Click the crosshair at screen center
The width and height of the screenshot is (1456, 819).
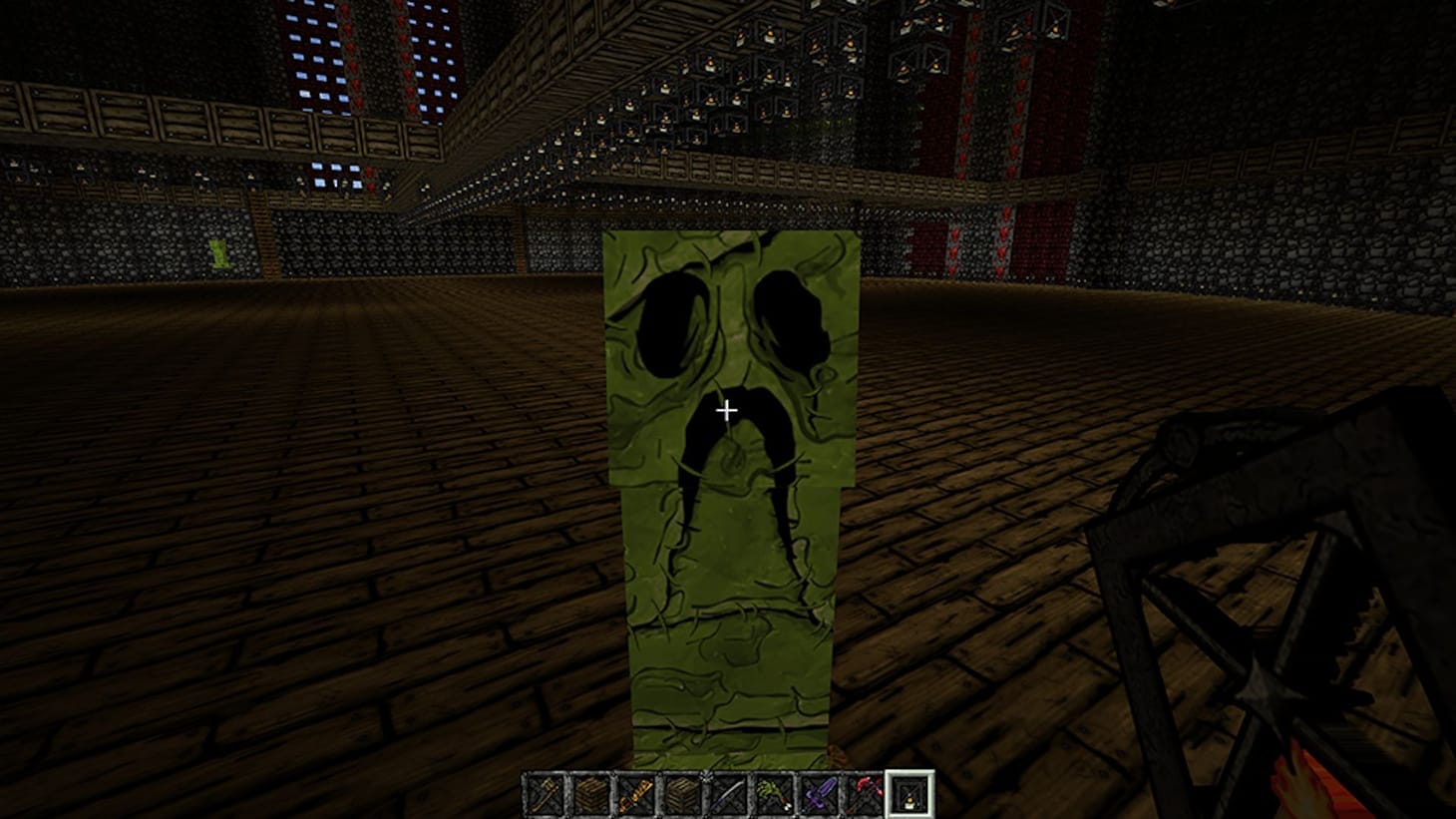pos(727,409)
